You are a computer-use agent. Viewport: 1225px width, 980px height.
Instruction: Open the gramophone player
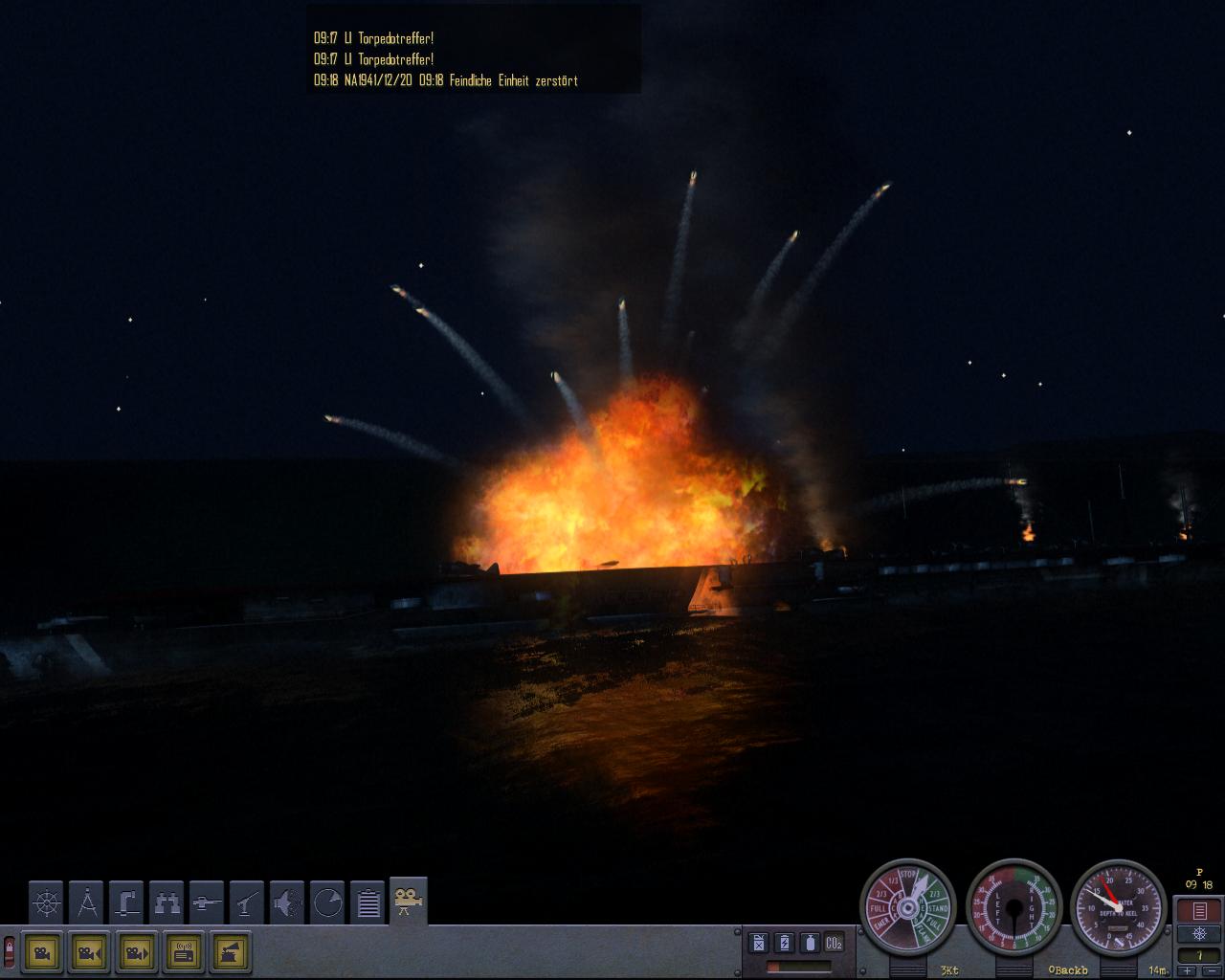[231, 952]
